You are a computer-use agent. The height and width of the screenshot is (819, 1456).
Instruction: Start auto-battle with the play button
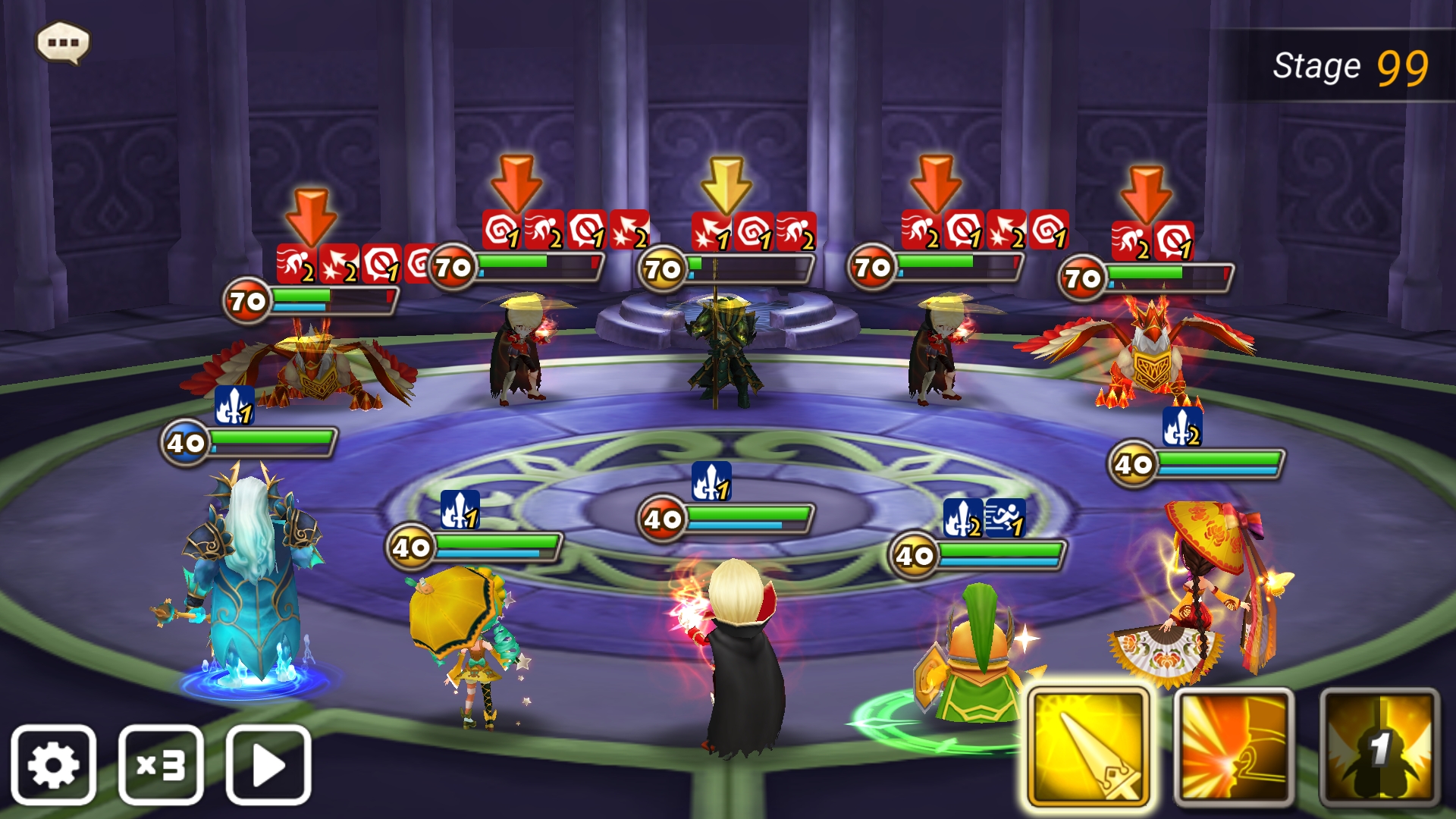click(268, 764)
